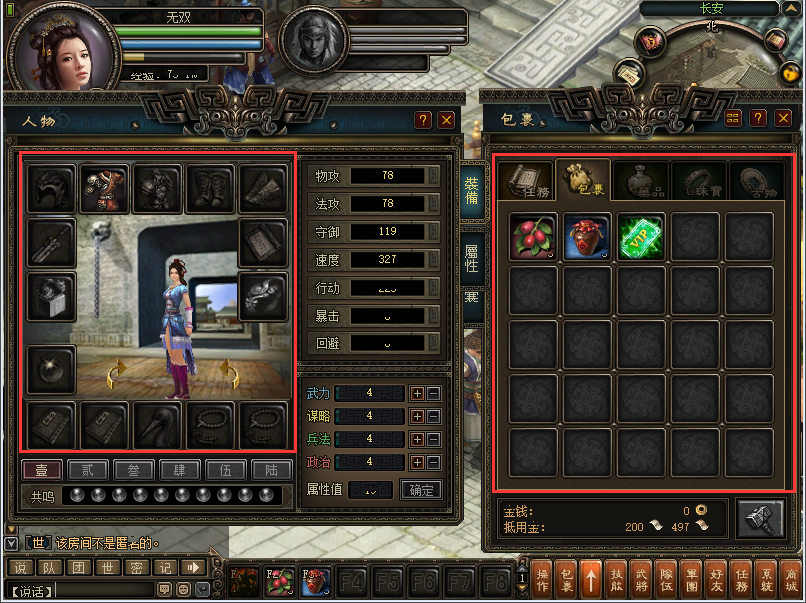Select equipment set 貳

pyautogui.click(x=87, y=469)
